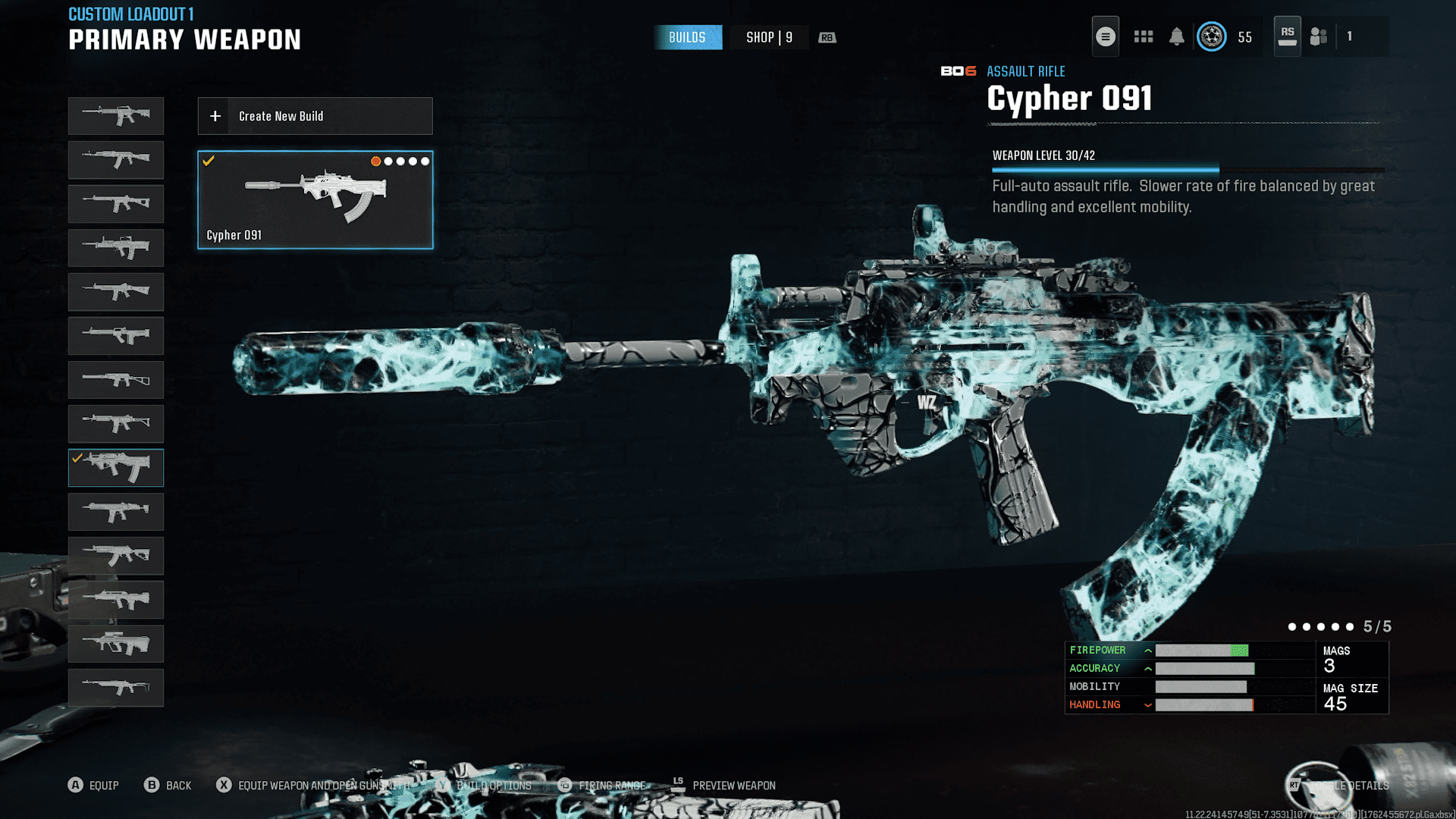Image resolution: width=1456 pixels, height=819 pixels.
Task: View the player rank emblem beside 55
Action: pos(1211,36)
